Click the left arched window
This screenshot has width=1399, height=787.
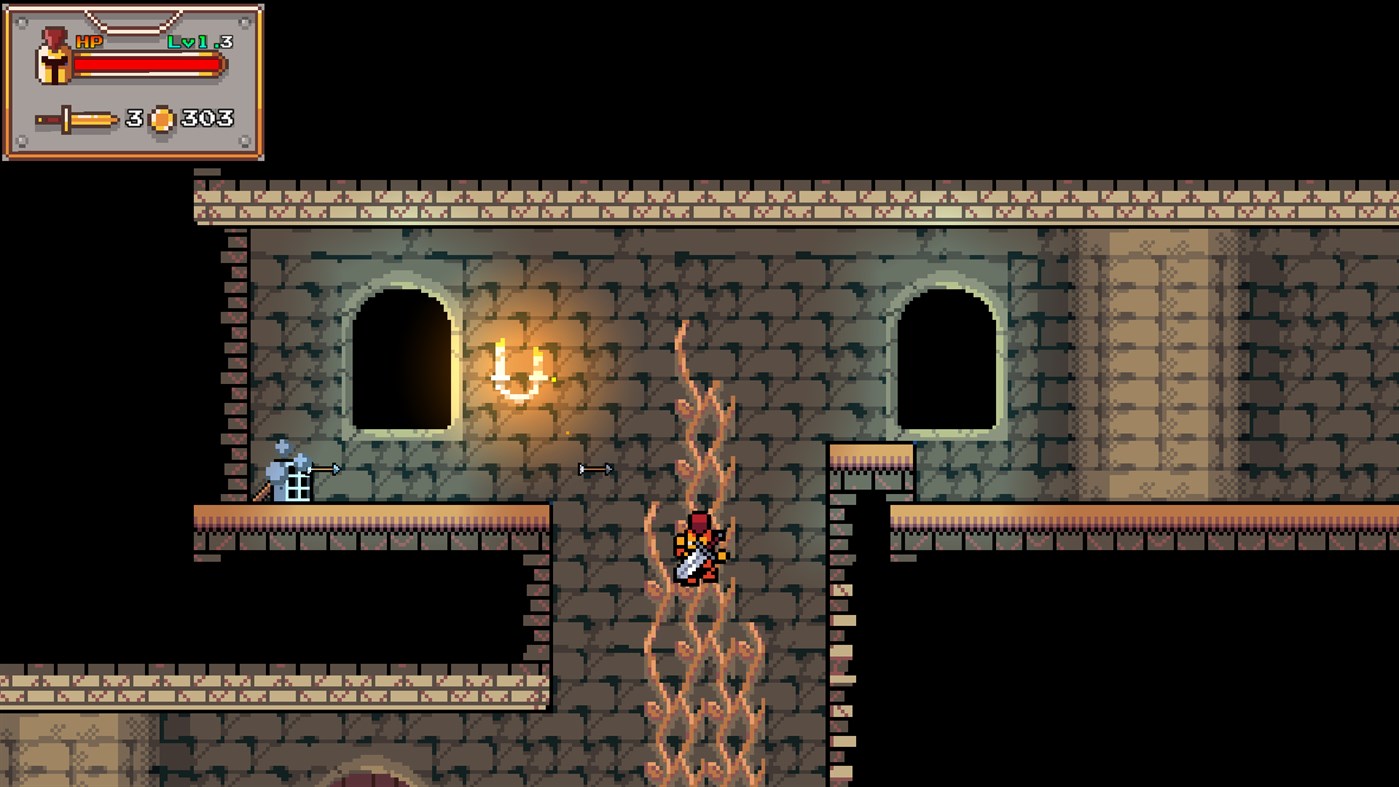tap(400, 360)
